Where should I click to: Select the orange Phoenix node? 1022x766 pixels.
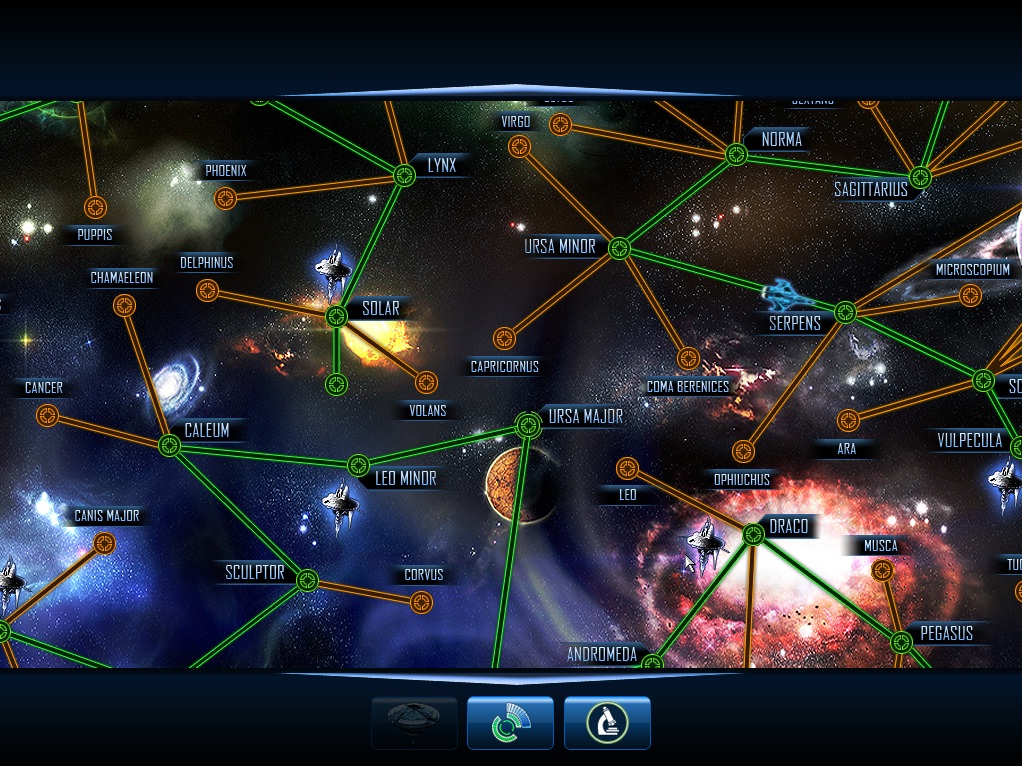(226, 198)
